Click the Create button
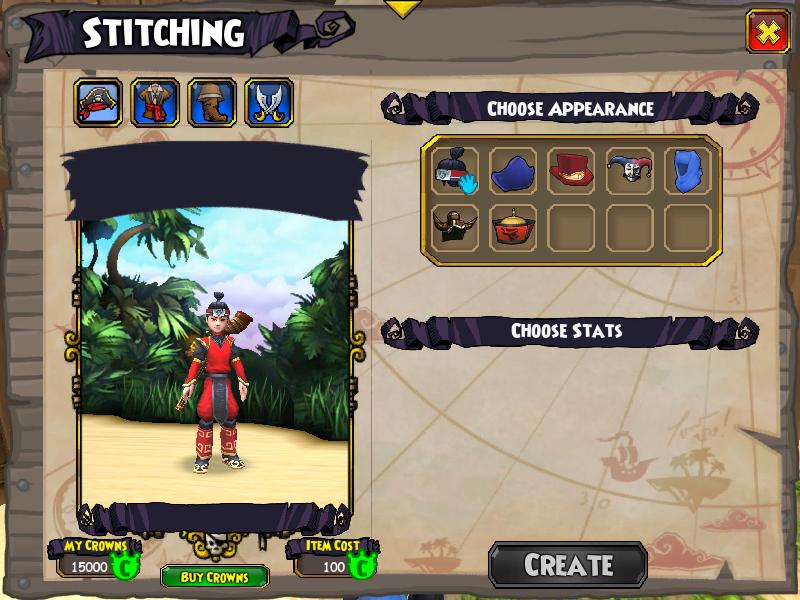Viewport: 800px width, 600px height. [x=568, y=565]
